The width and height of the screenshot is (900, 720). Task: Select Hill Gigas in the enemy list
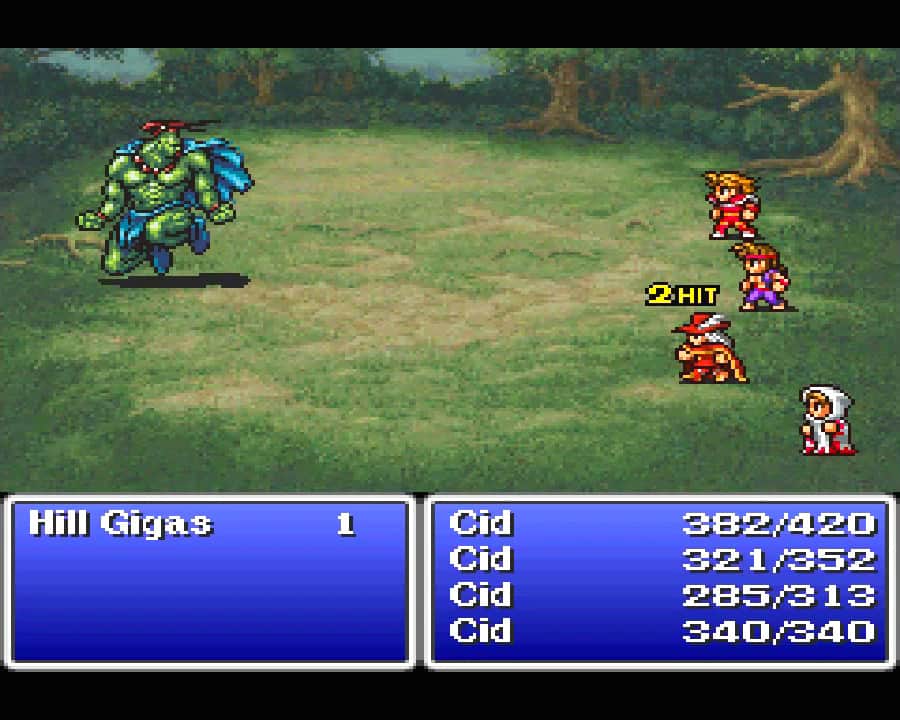tap(122, 523)
